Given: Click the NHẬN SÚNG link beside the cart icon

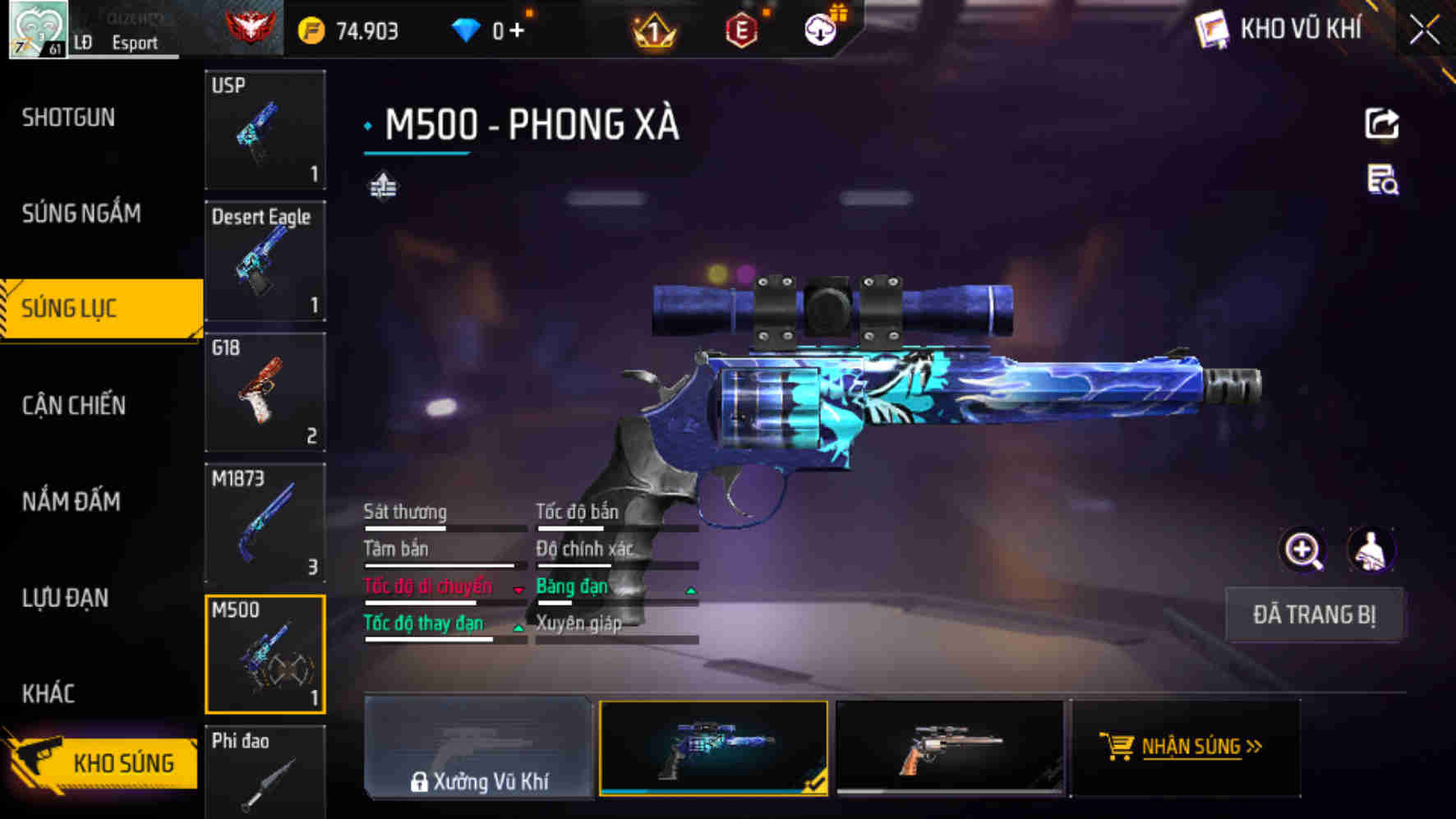Looking at the screenshot, I should click(x=1194, y=748).
